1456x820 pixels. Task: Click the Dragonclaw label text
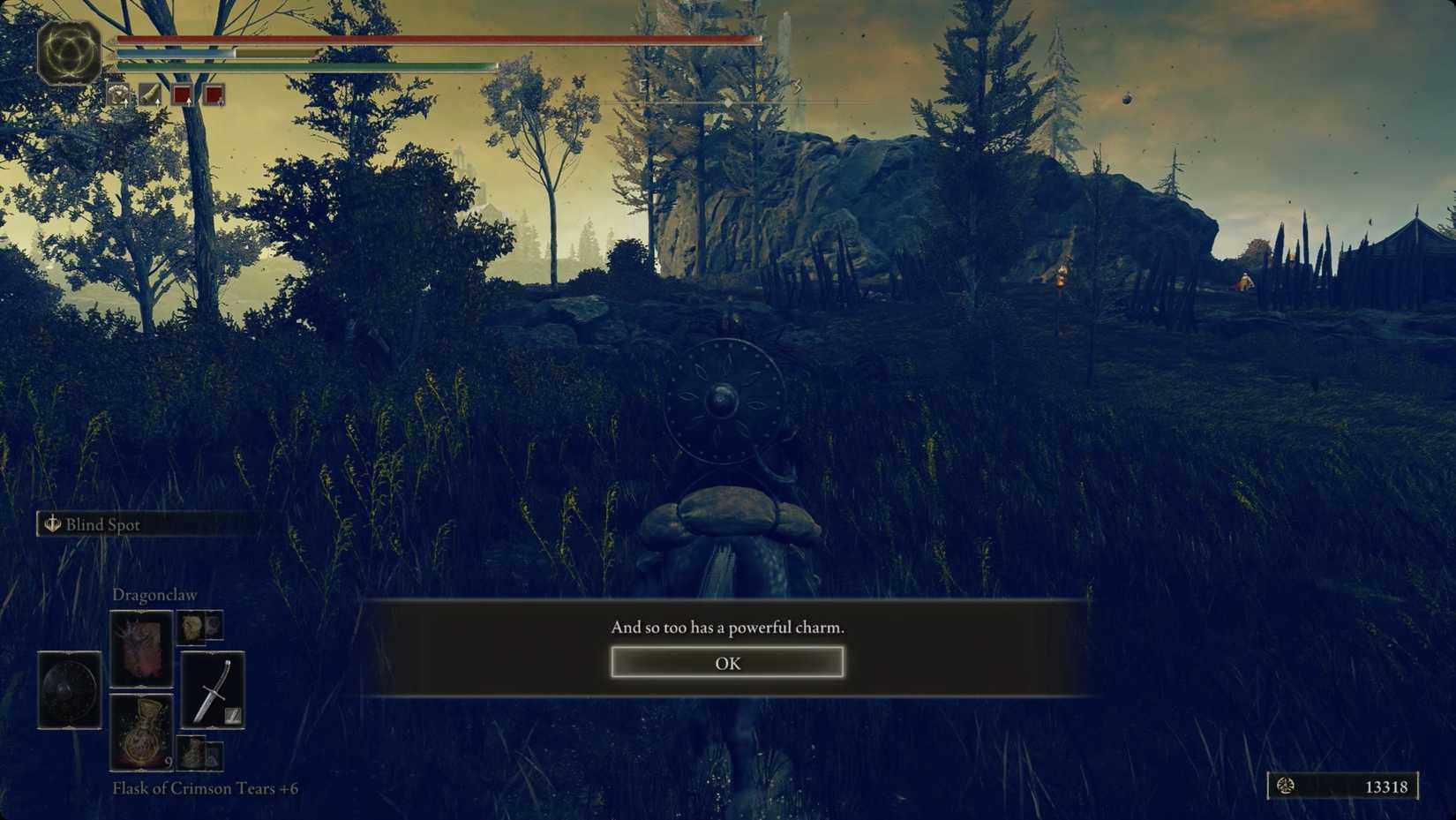pyautogui.click(x=155, y=595)
